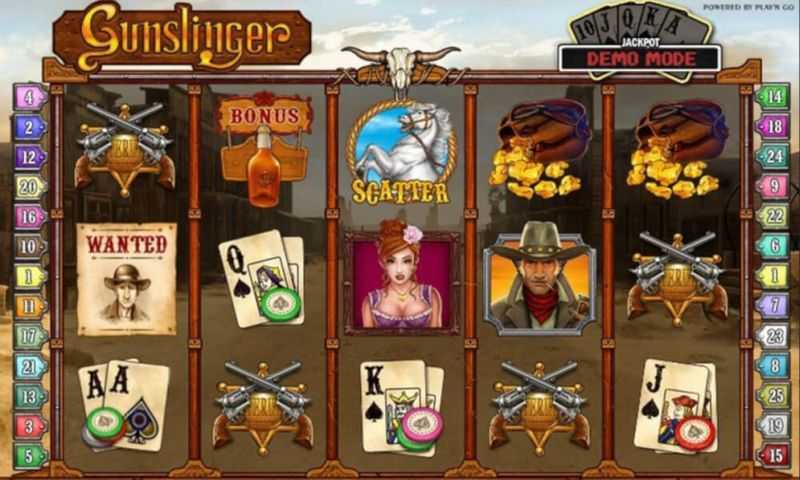Select payline tag 16

(30, 216)
